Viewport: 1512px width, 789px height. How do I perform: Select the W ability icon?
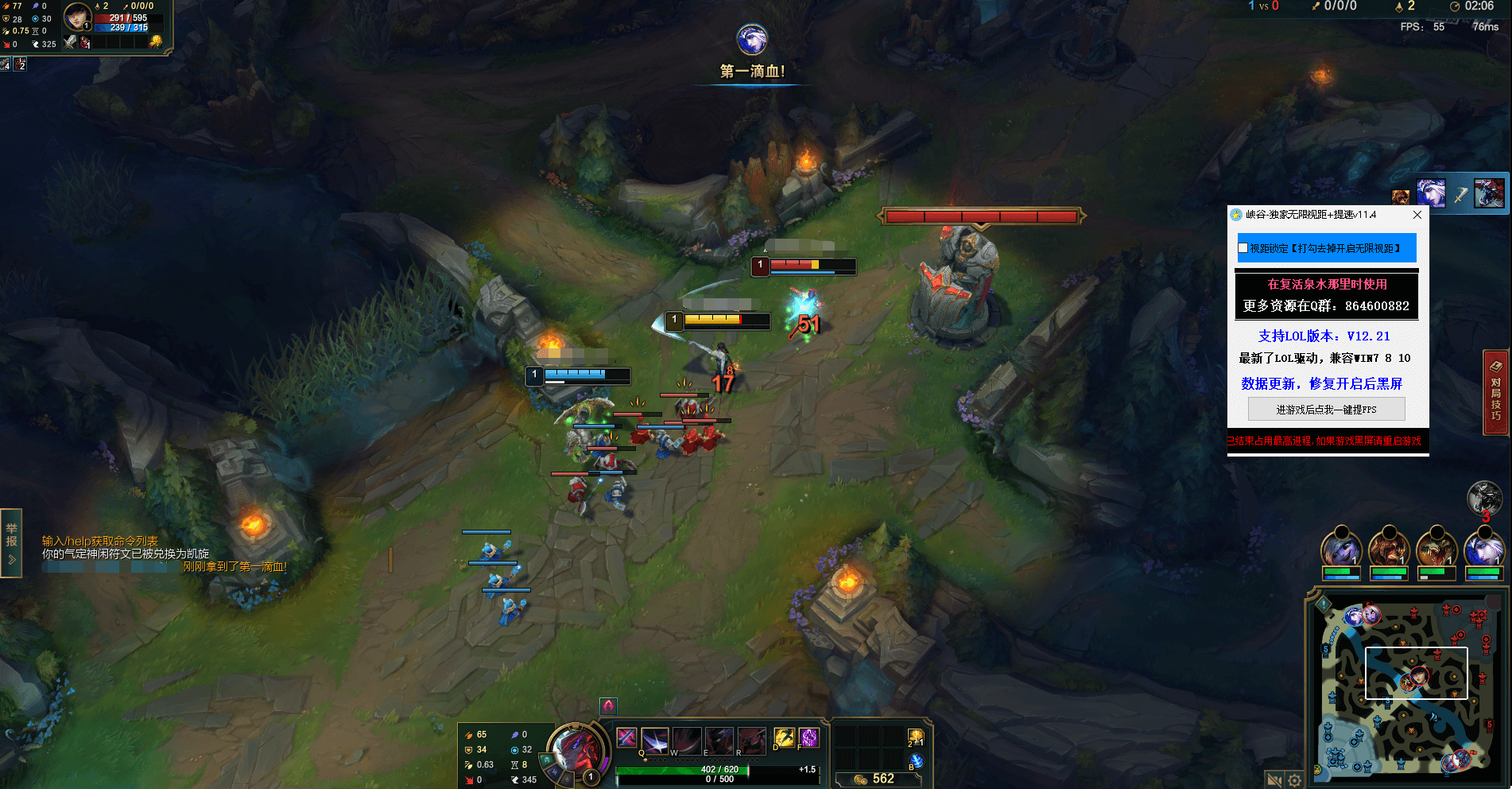pos(687,740)
